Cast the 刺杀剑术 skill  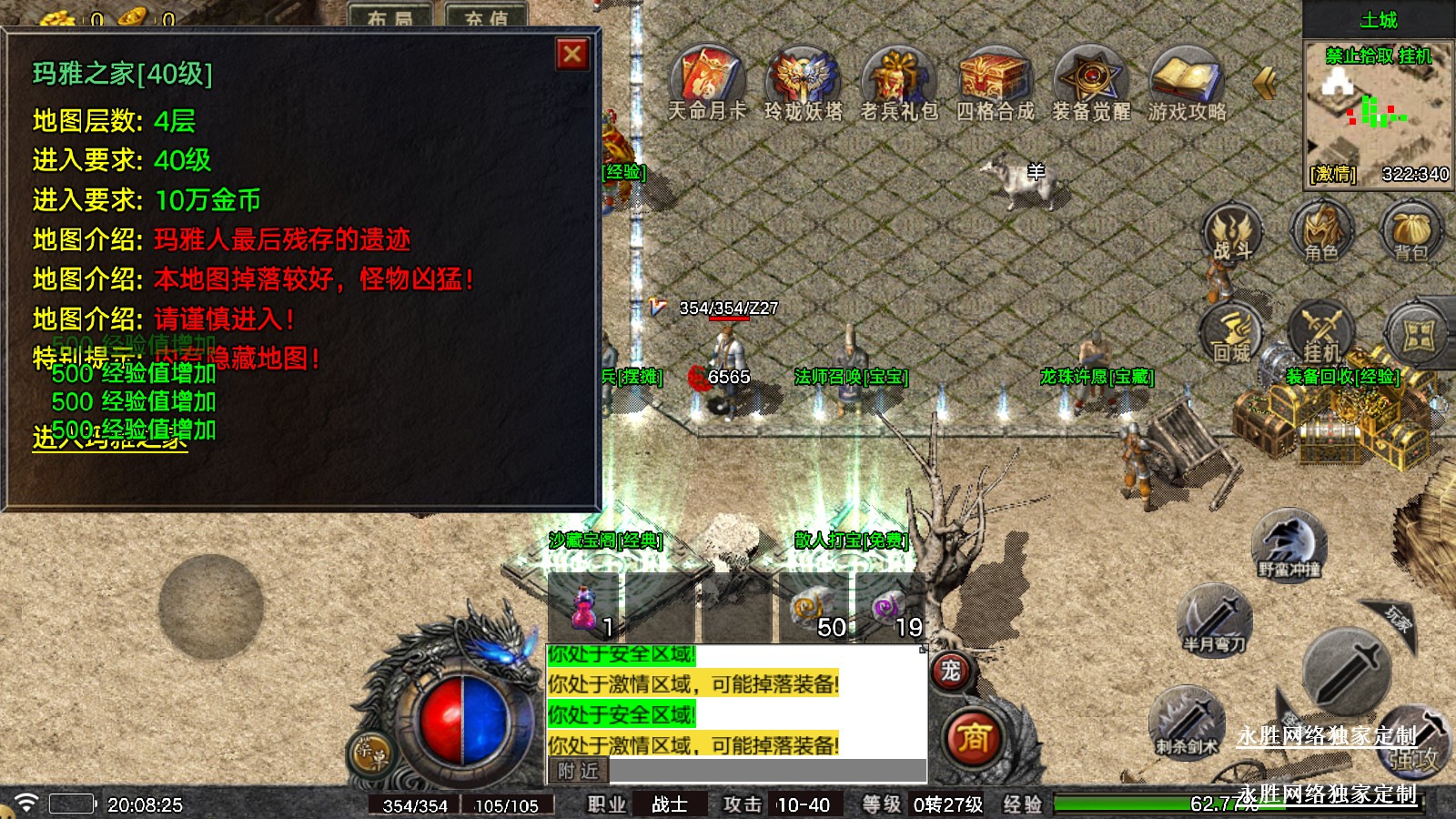click(1187, 723)
